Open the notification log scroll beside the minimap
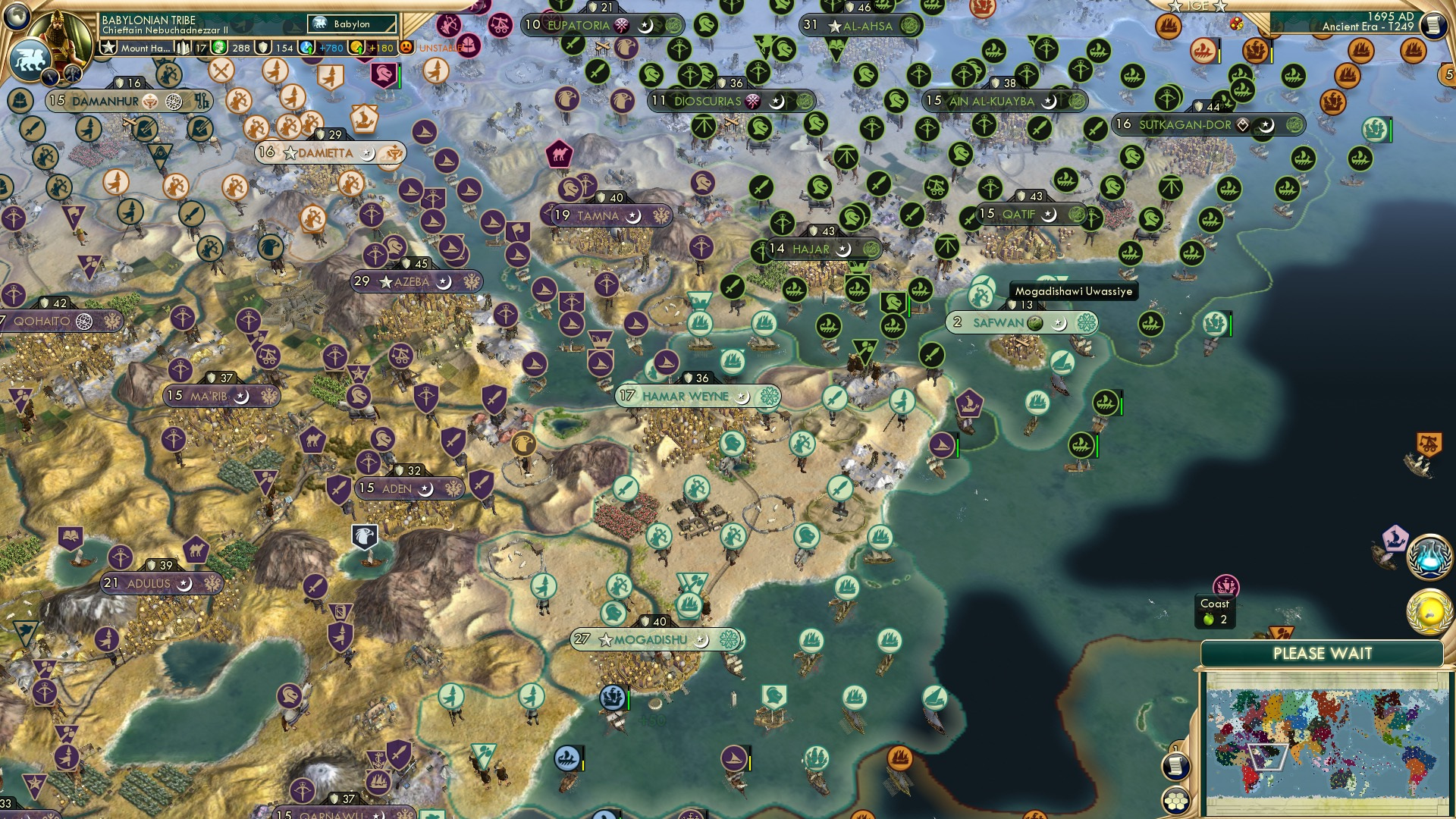 [x=1175, y=767]
